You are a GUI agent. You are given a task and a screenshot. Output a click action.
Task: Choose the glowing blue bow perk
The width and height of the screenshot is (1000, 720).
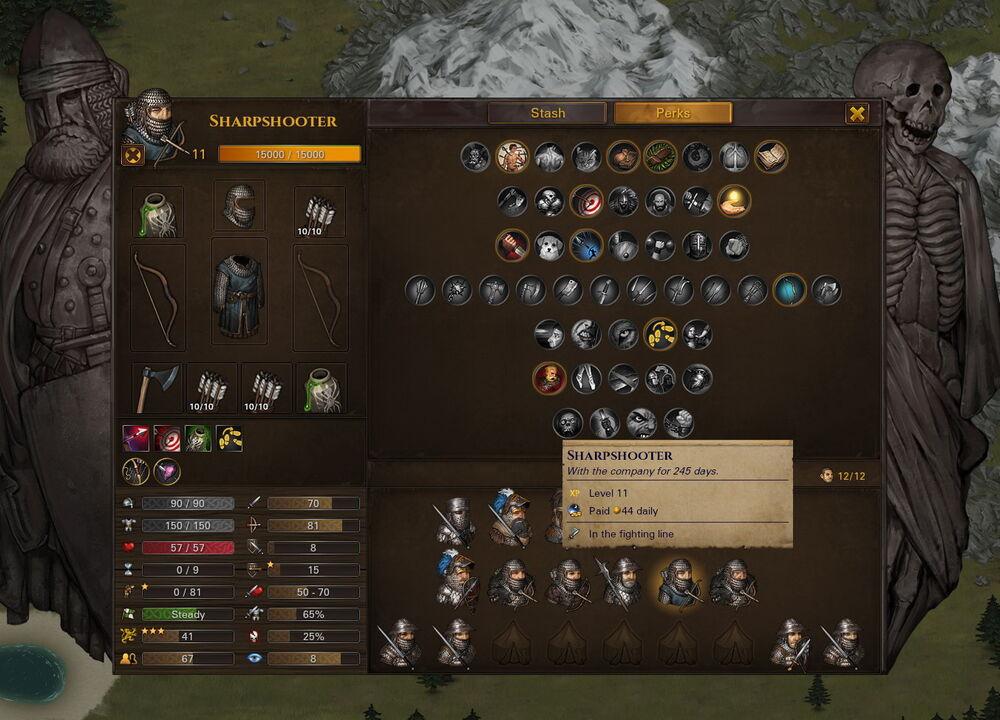(790, 290)
